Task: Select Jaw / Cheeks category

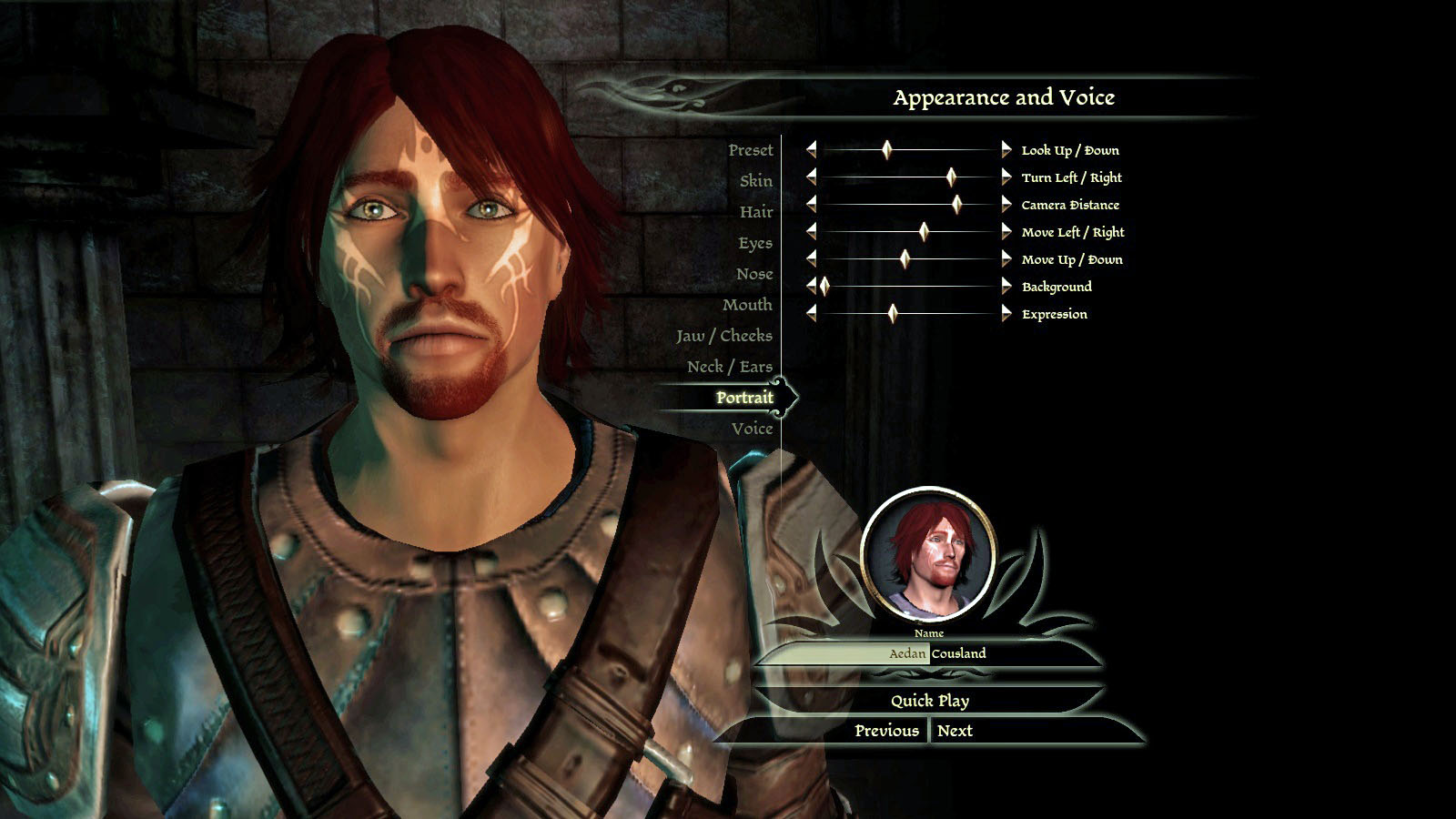Action: tap(723, 336)
